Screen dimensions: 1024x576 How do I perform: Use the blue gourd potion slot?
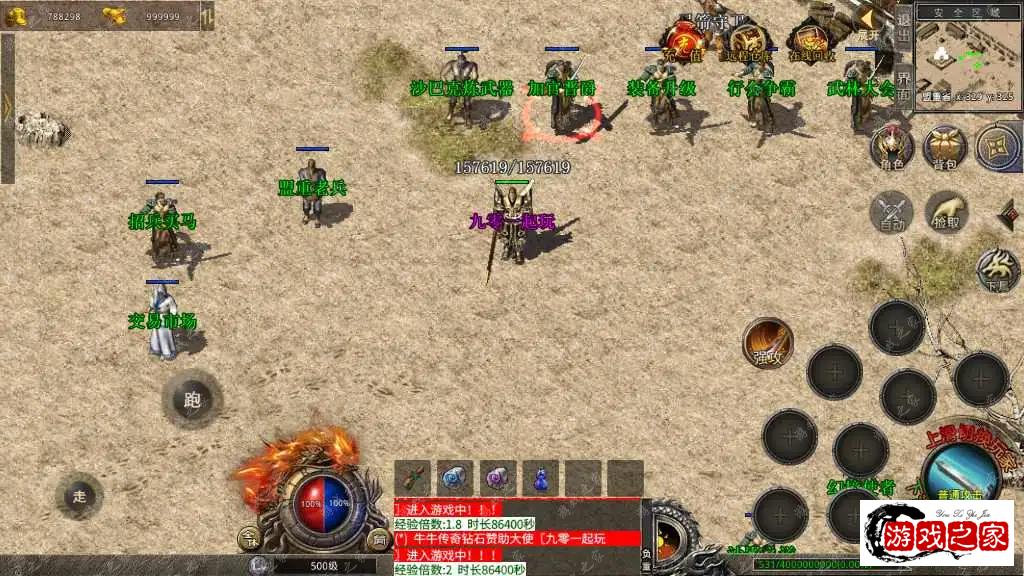tap(541, 478)
